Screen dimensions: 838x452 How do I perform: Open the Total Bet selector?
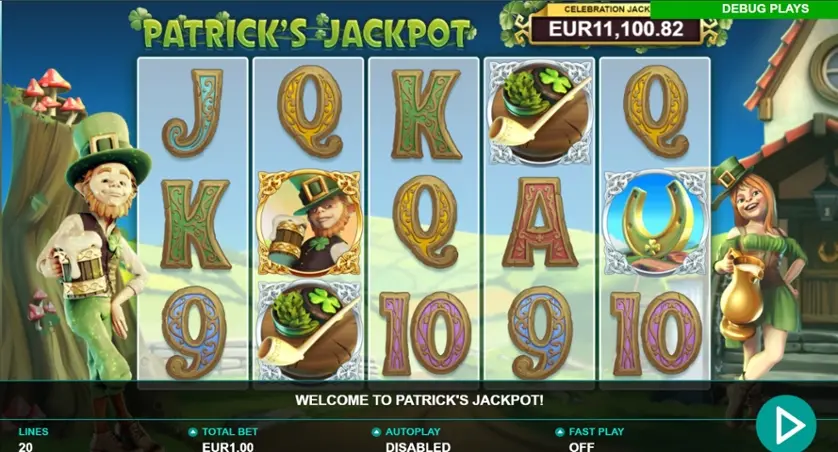click(x=223, y=438)
